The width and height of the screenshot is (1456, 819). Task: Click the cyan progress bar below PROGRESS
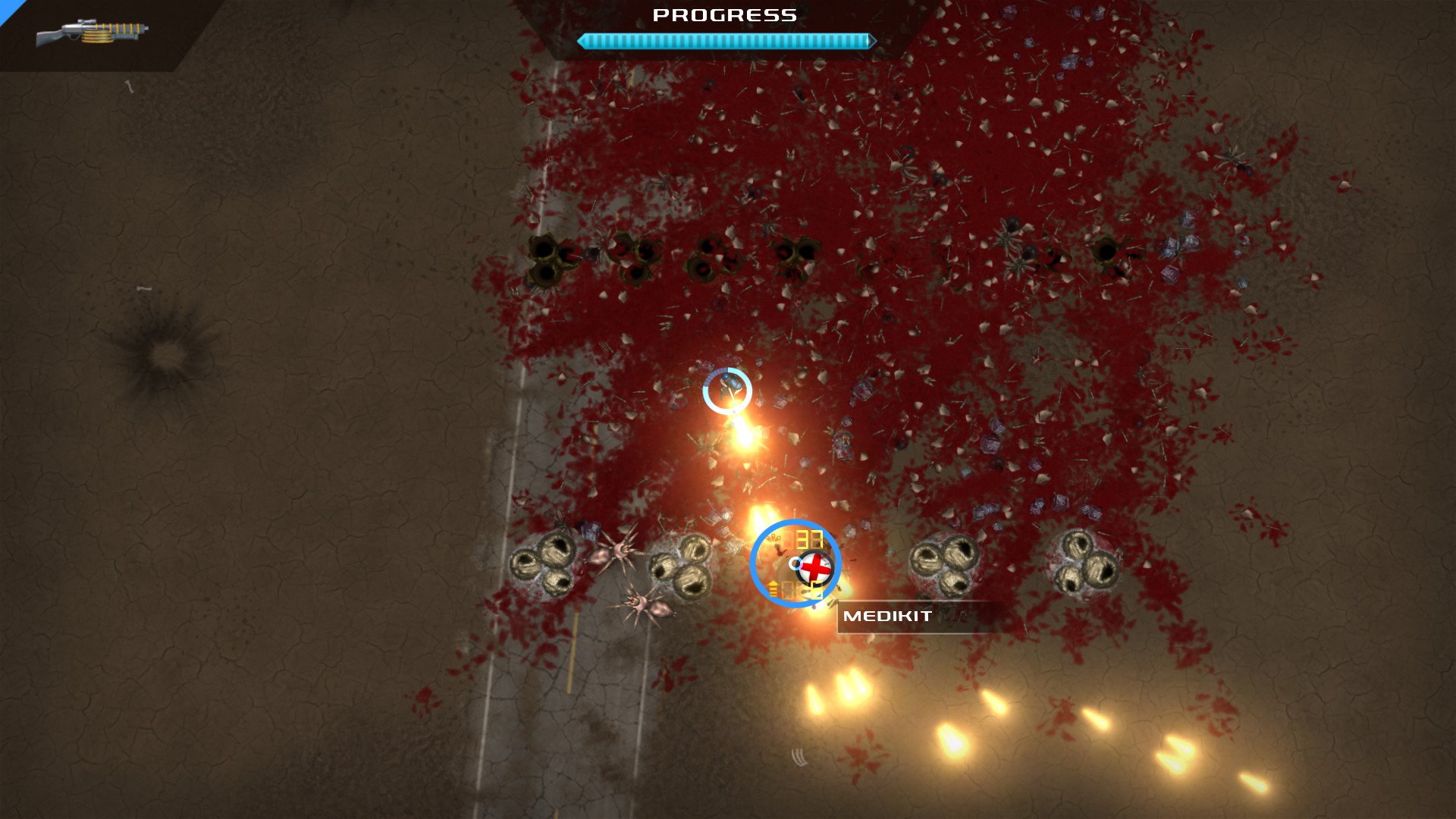pos(724,41)
